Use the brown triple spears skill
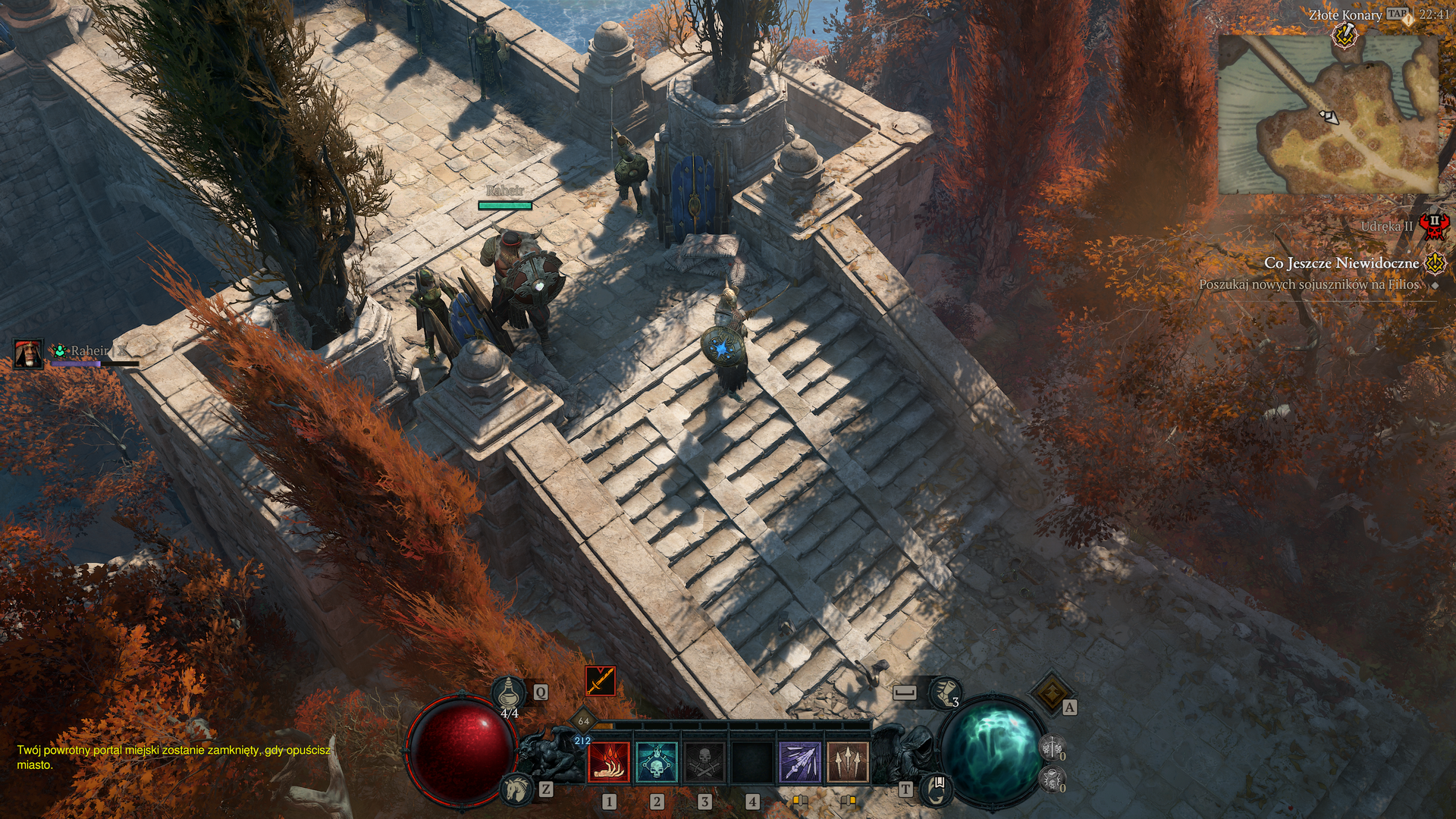The height and width of the screenshot is (819, 1456). (848, 761)
